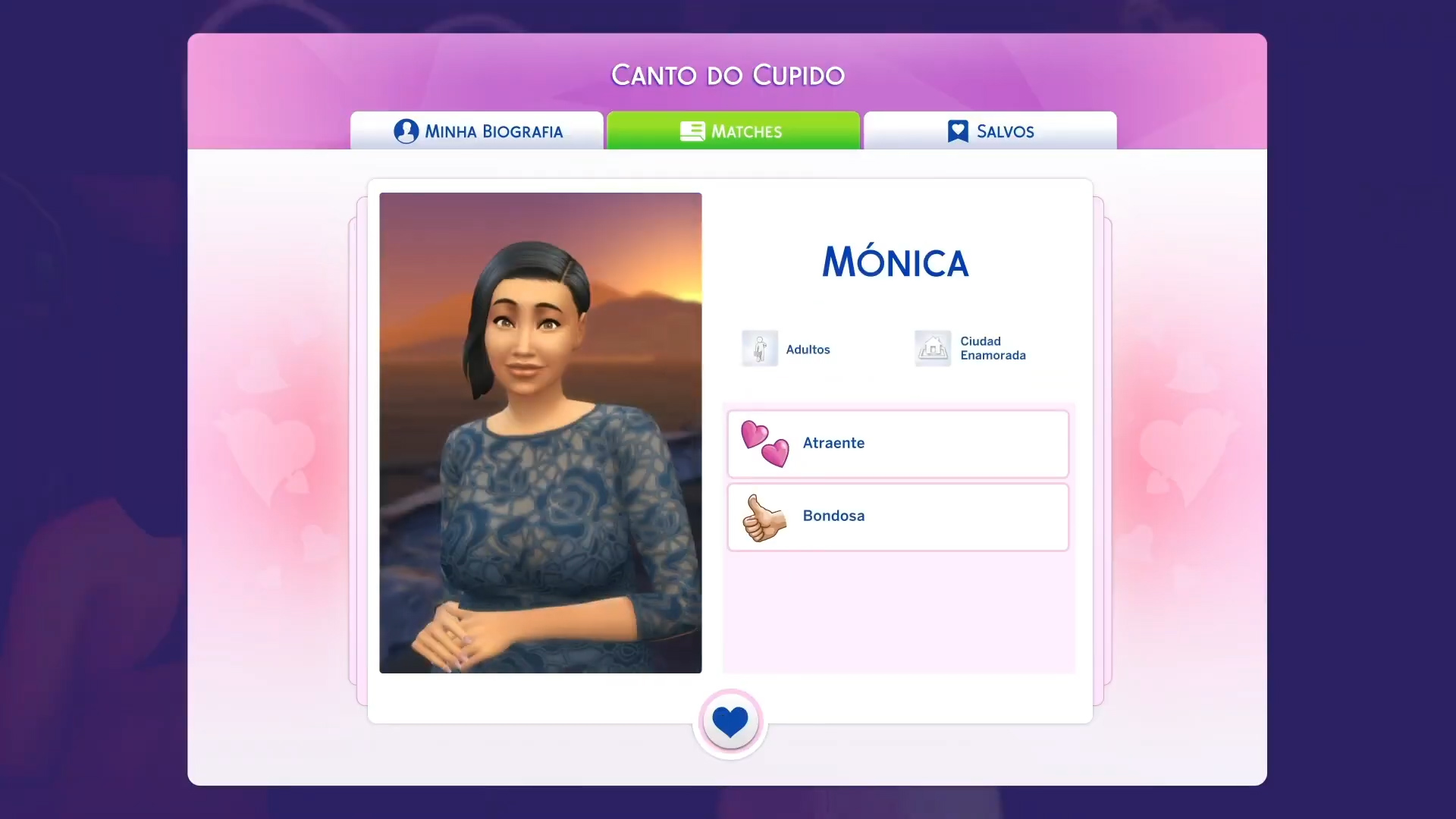Switch to the Minha Biografia tab

tap(476, 131)
